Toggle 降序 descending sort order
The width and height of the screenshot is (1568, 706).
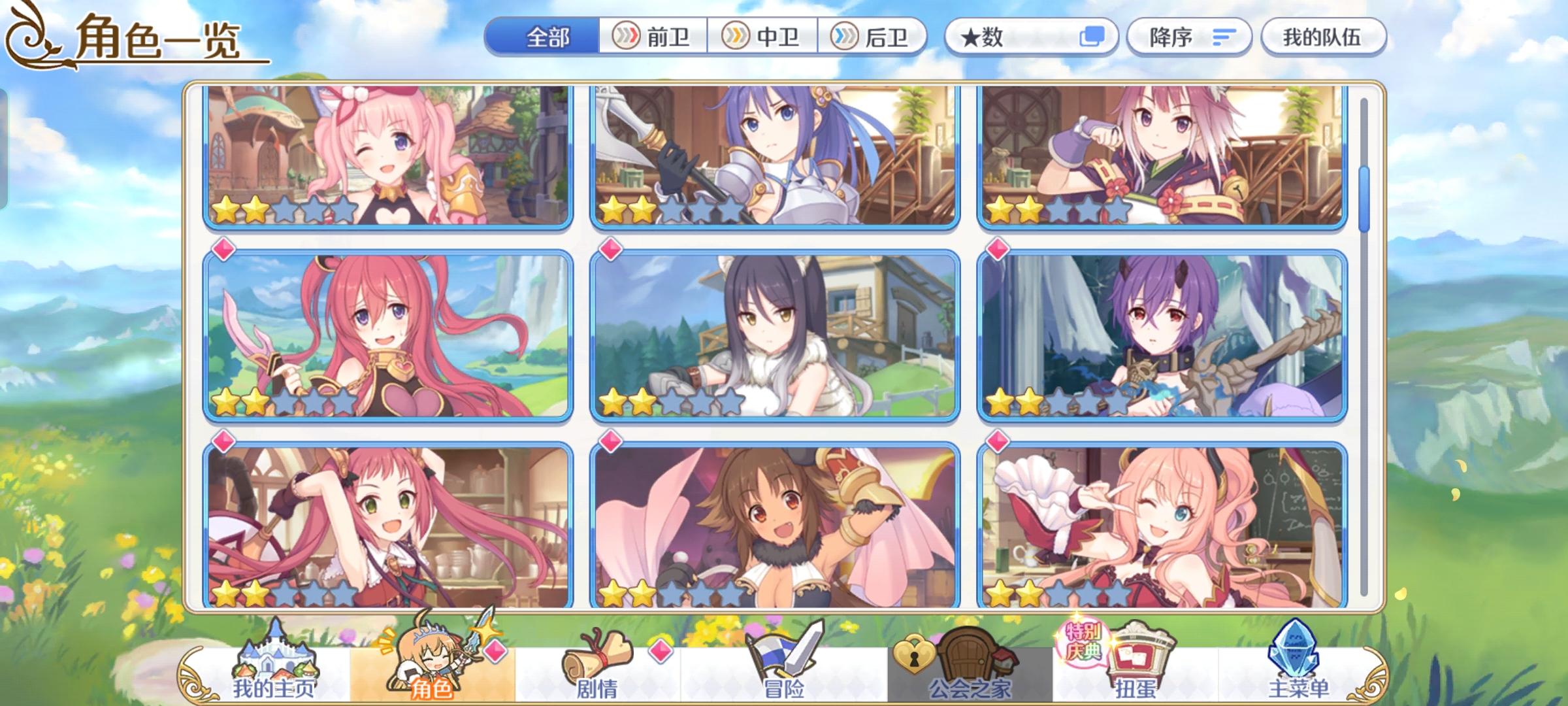pos(1189,37)
